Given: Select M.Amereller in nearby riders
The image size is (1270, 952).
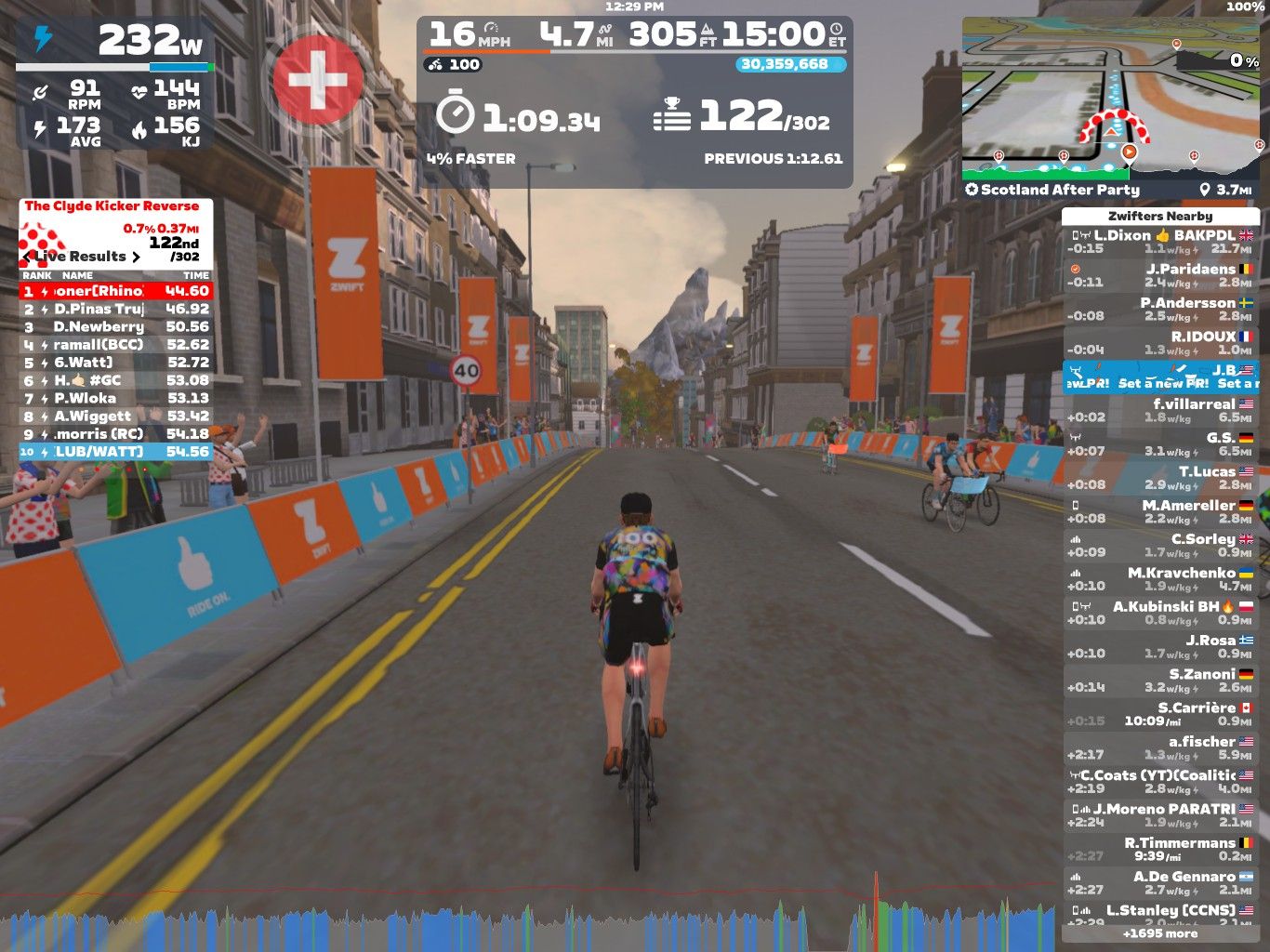Looking at the screenshot, I should [1159, 511].
